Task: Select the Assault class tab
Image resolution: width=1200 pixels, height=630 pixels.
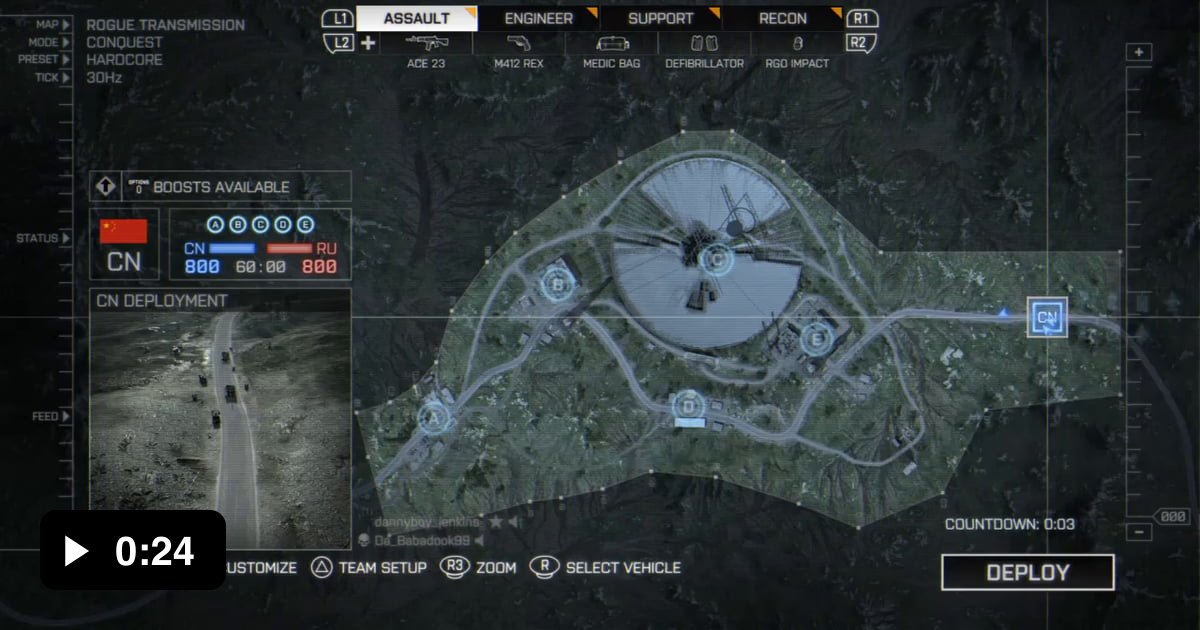Action: pyautogui.click(x=416, y=18)
